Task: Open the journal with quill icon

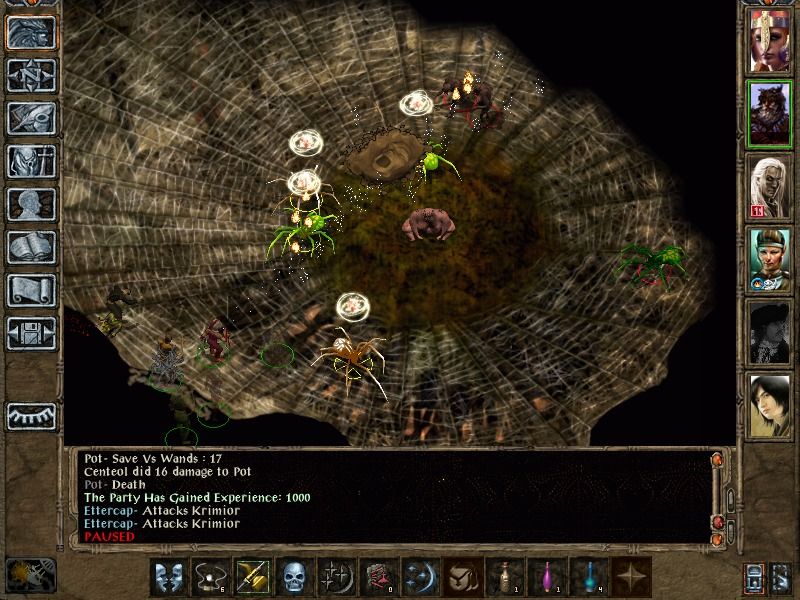Action: click(x=31, y=118)
